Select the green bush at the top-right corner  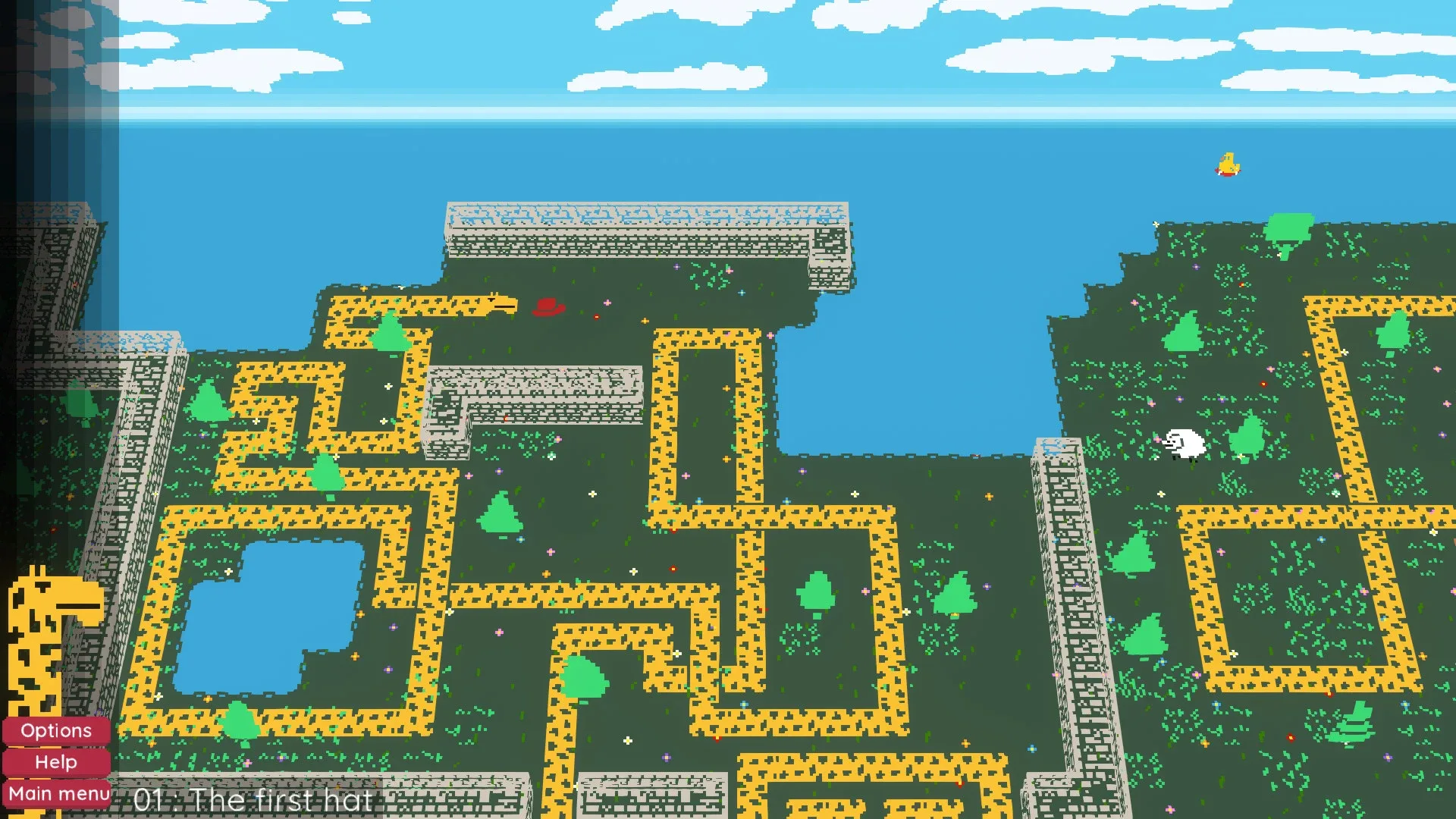coord(1288,227)
